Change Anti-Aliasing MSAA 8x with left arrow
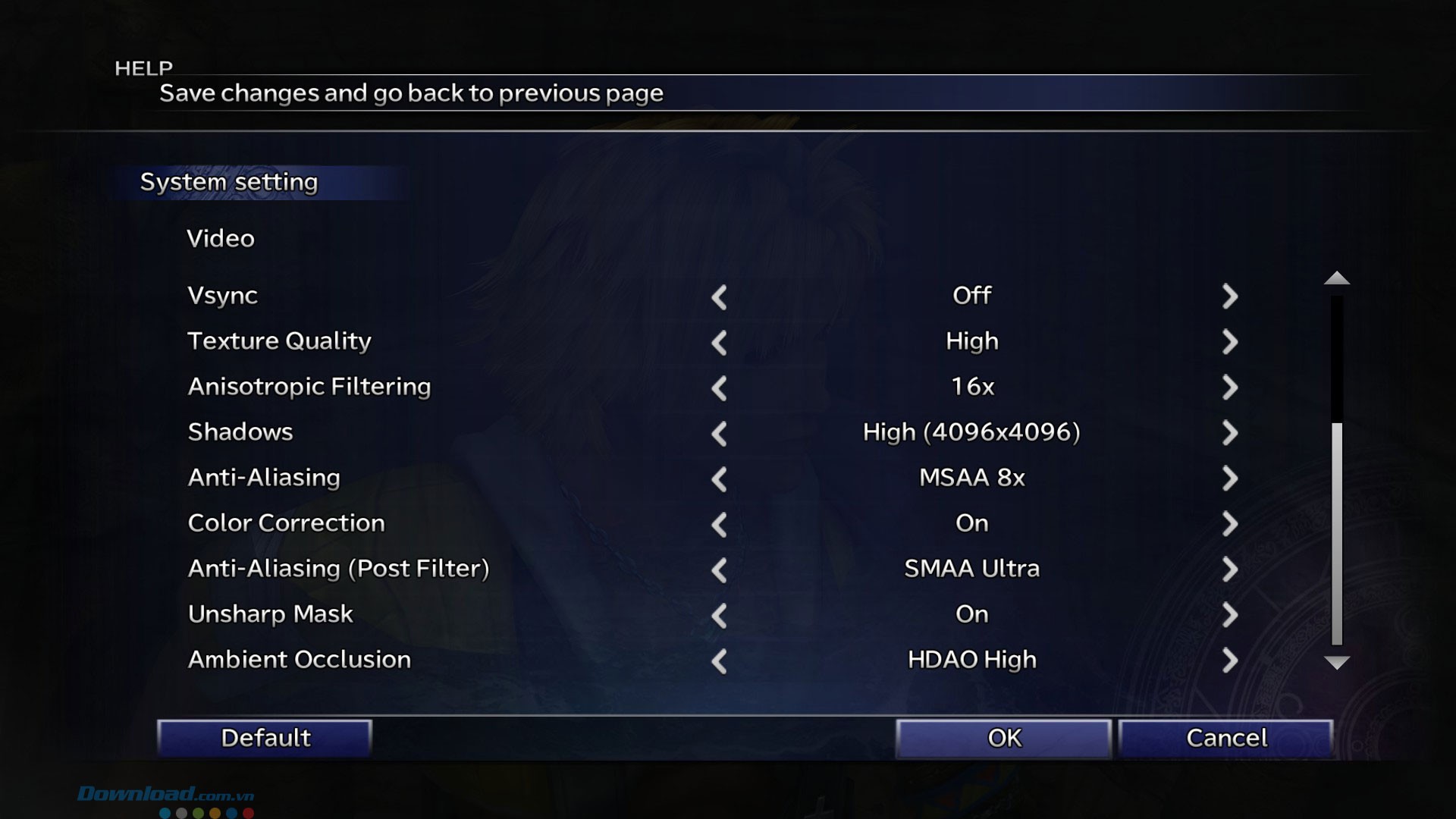The width and height of the screenshot is (1456, 819). click(x=719, y=479)
